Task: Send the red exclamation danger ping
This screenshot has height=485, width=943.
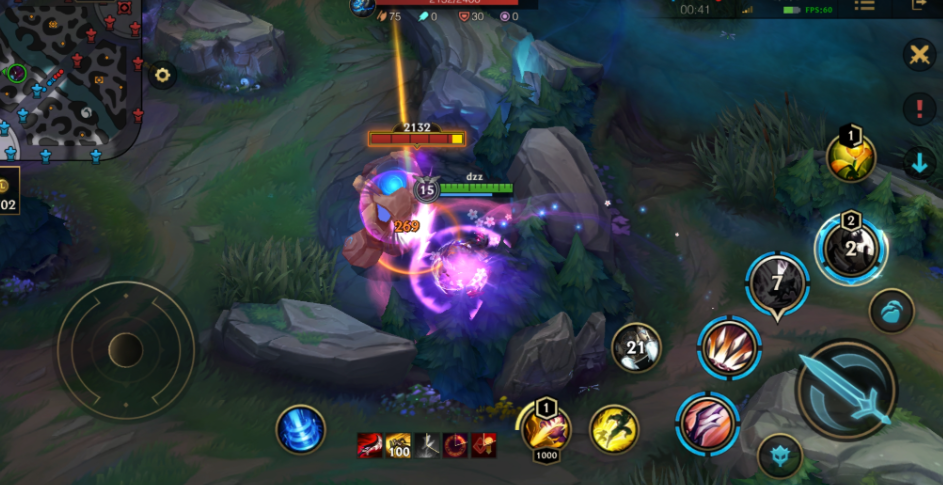Action: 918,108
